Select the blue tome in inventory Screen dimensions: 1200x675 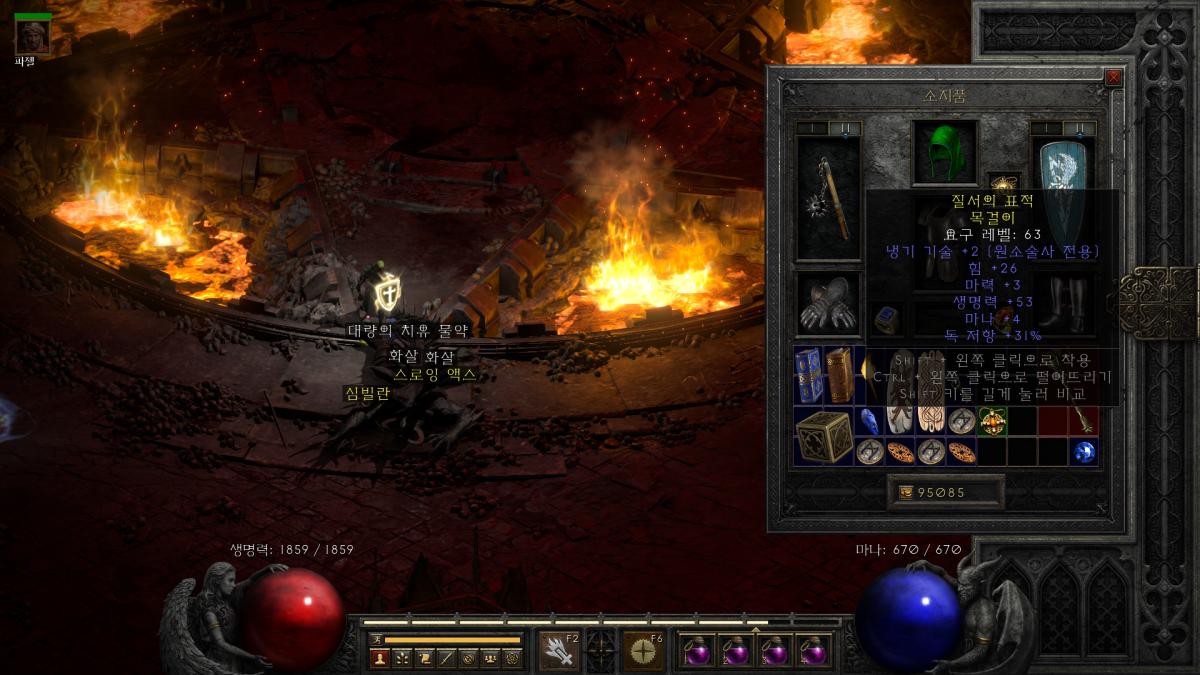pos(809,375)
